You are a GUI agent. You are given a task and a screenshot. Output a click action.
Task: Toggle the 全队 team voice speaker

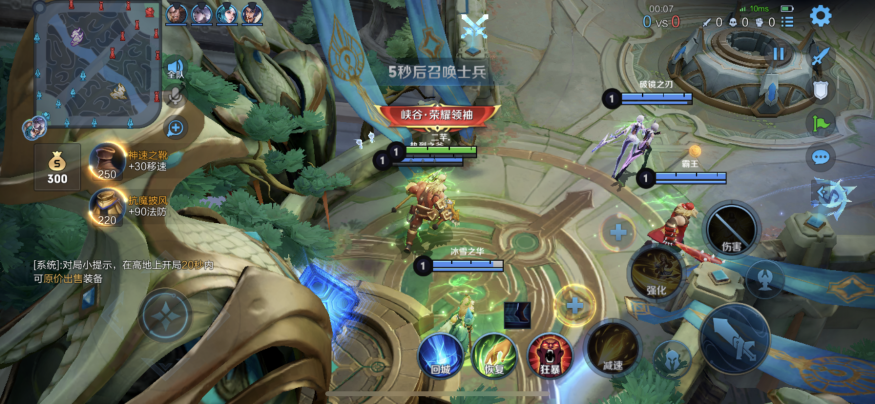point(176,69)
